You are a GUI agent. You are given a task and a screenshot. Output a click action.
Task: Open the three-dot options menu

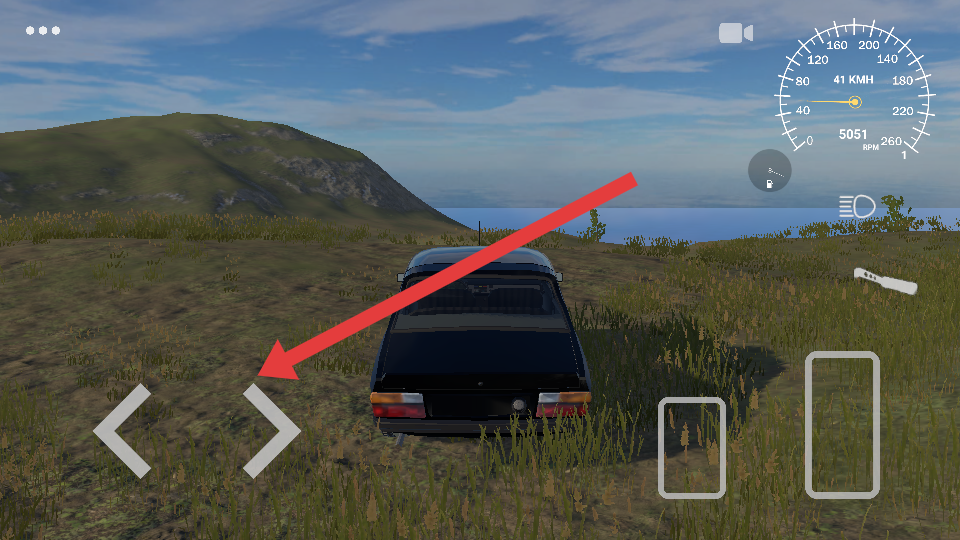(x=43, y=31)
